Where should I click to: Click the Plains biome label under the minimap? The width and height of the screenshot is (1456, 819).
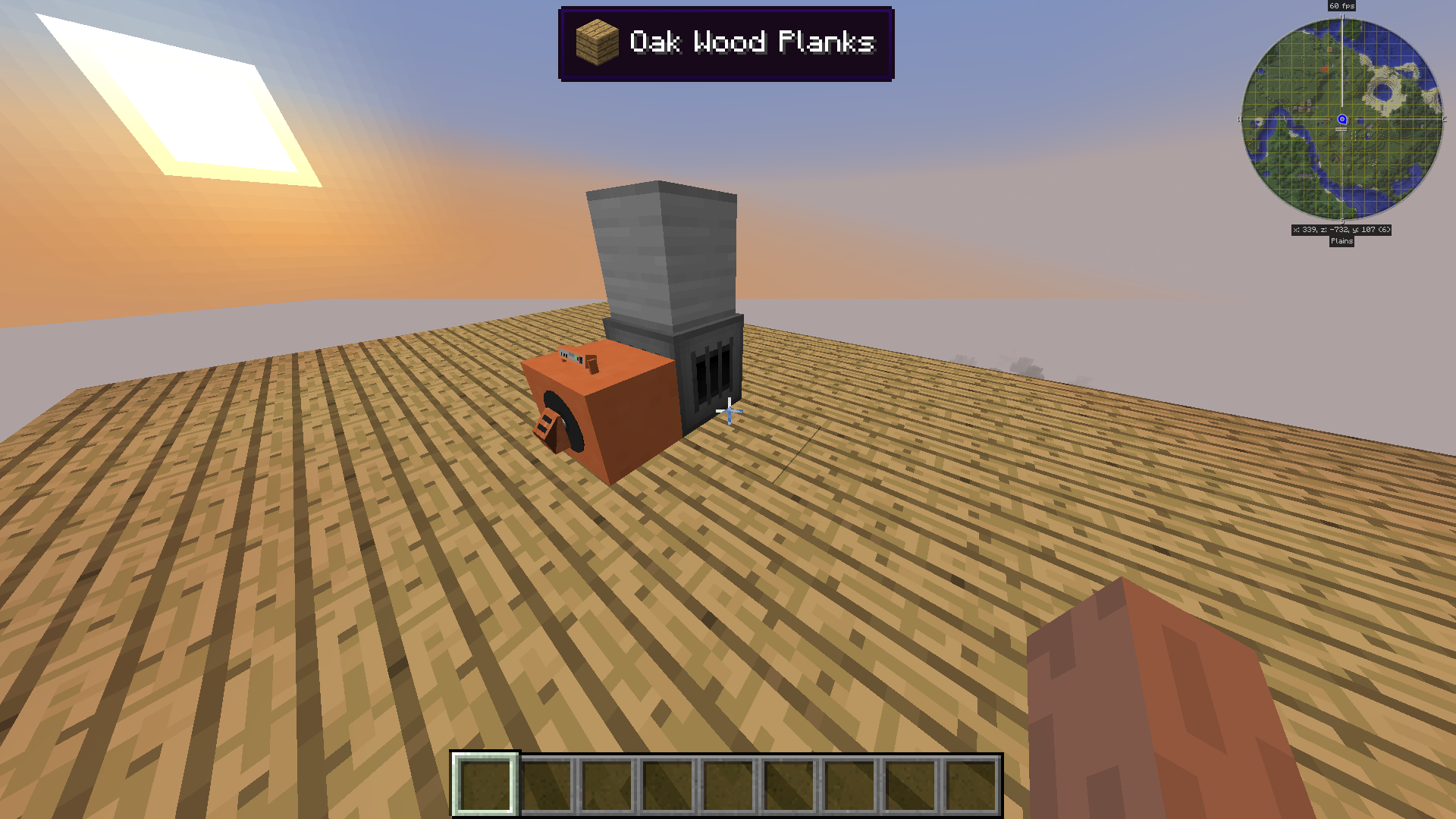[1341, 241]
